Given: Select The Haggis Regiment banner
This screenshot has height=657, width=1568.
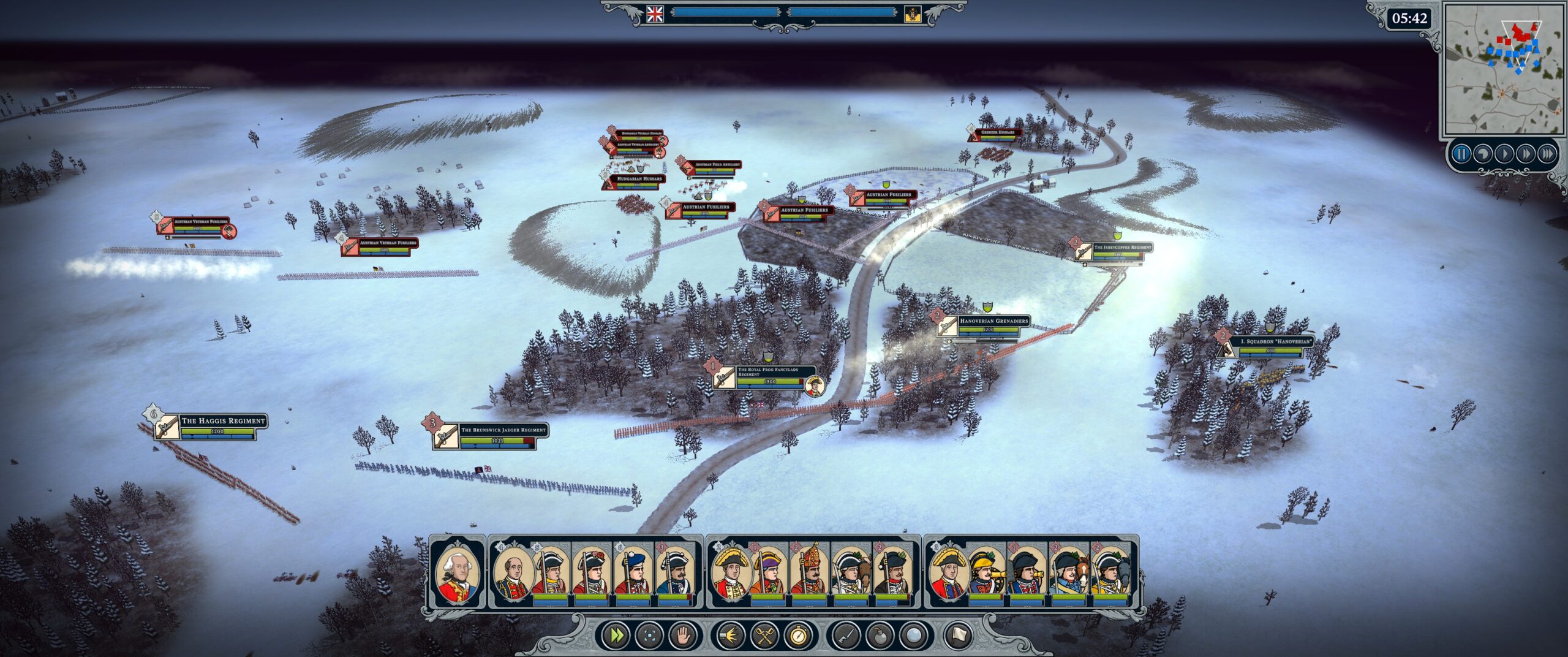Looking at the screenshot, I should [223, 421].
